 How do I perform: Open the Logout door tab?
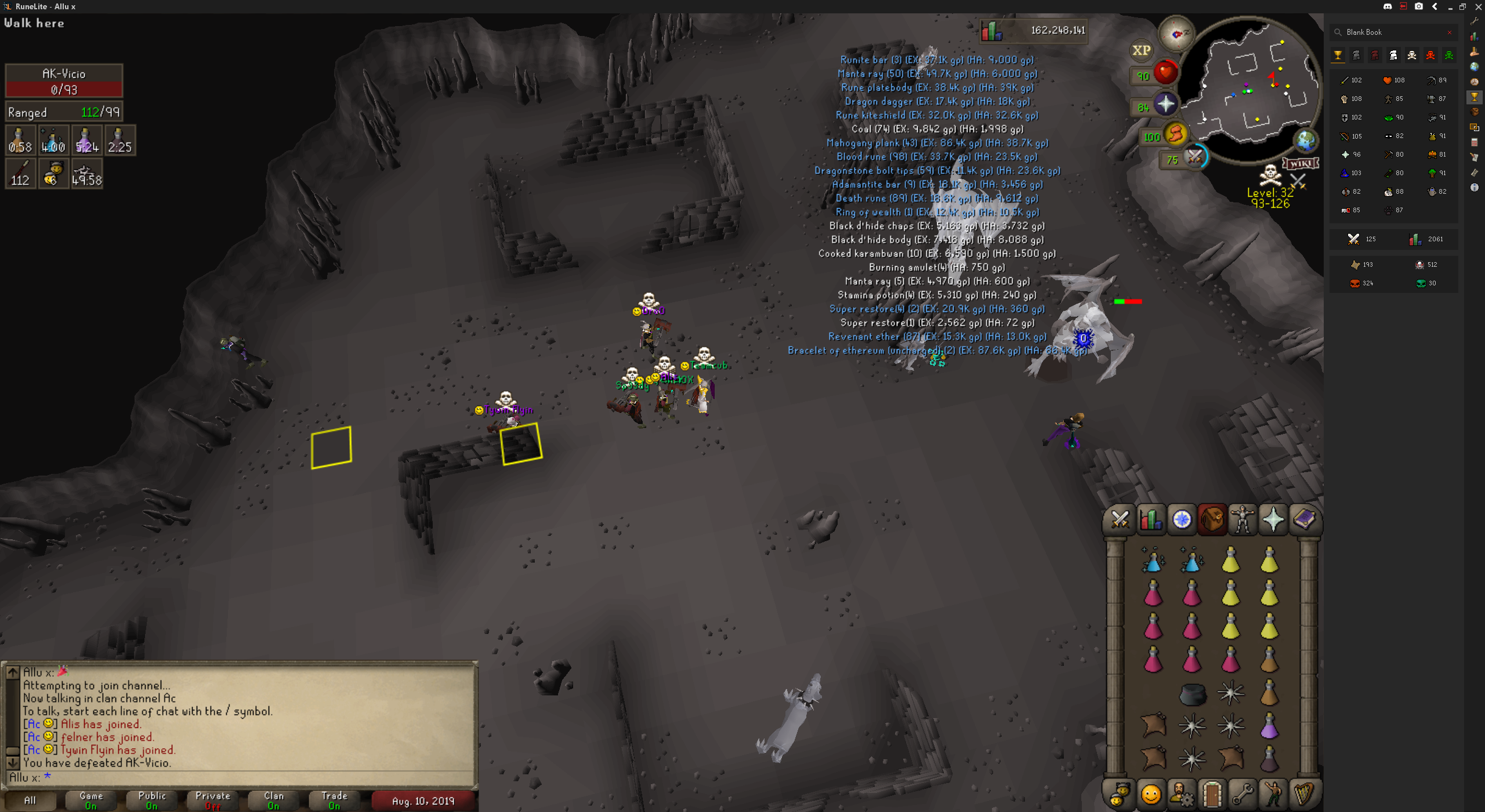click(x=1212, y=794)
